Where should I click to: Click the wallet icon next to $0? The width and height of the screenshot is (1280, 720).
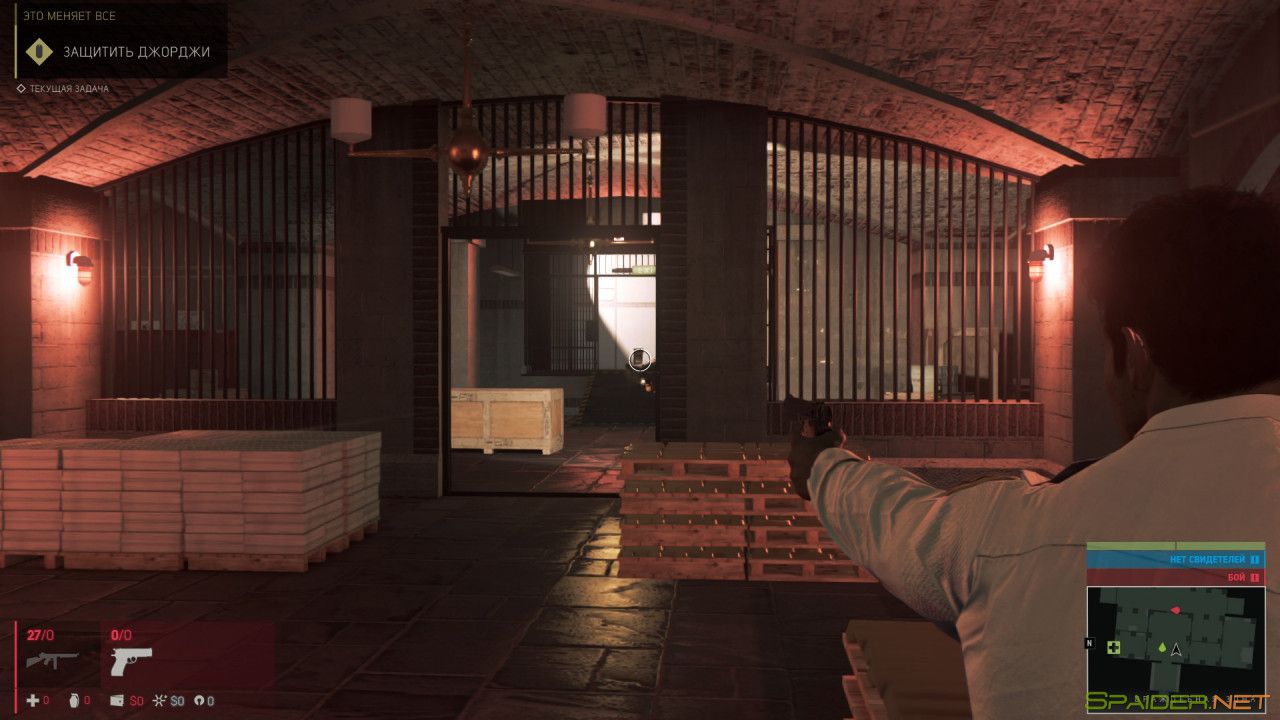point(117,700)
